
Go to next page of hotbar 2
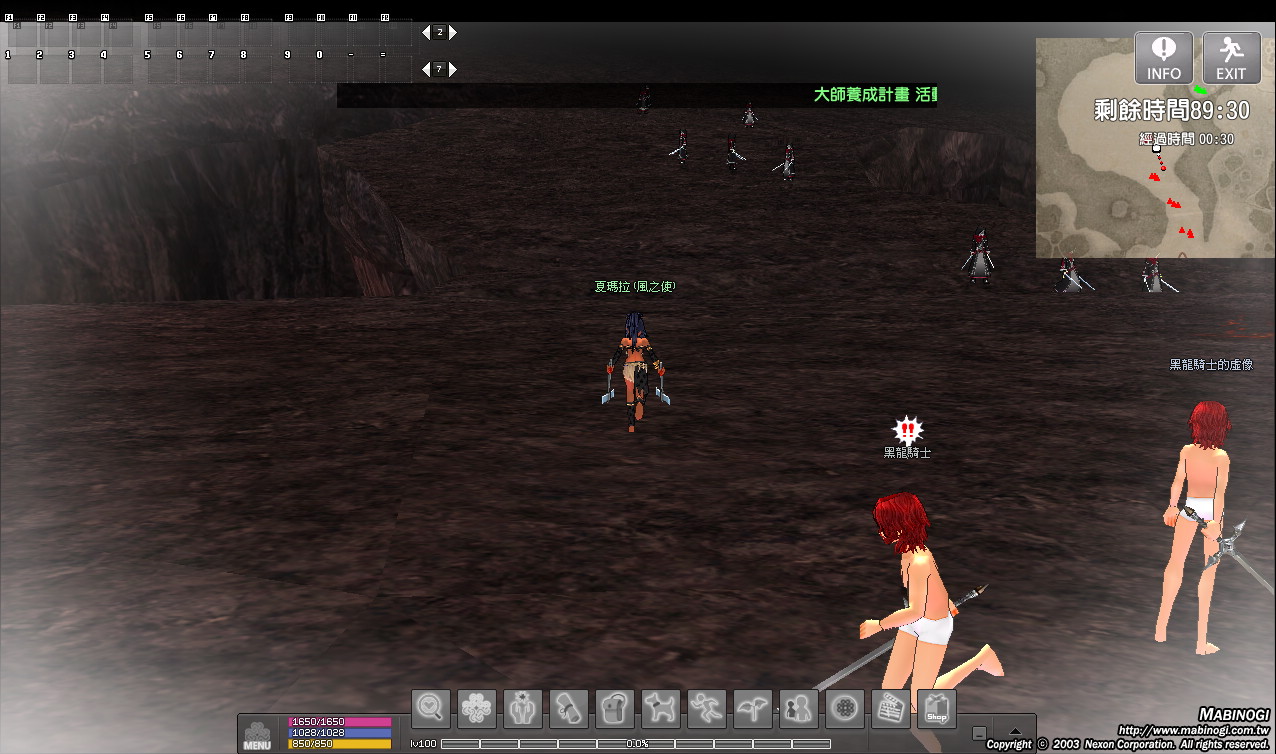(x=453, y=32)
